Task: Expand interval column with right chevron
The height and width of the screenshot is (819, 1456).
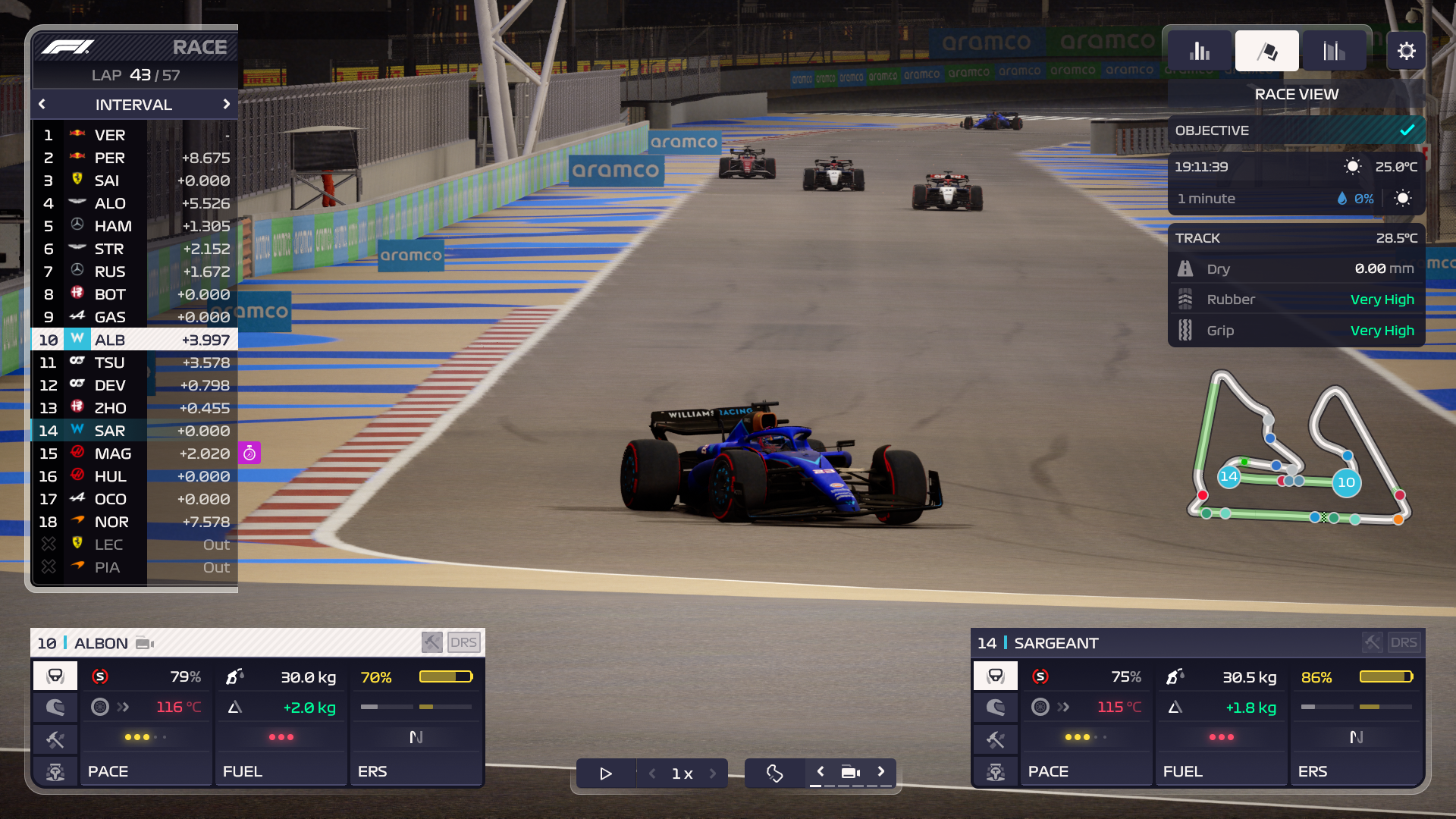Action: [x=227, y=105]
